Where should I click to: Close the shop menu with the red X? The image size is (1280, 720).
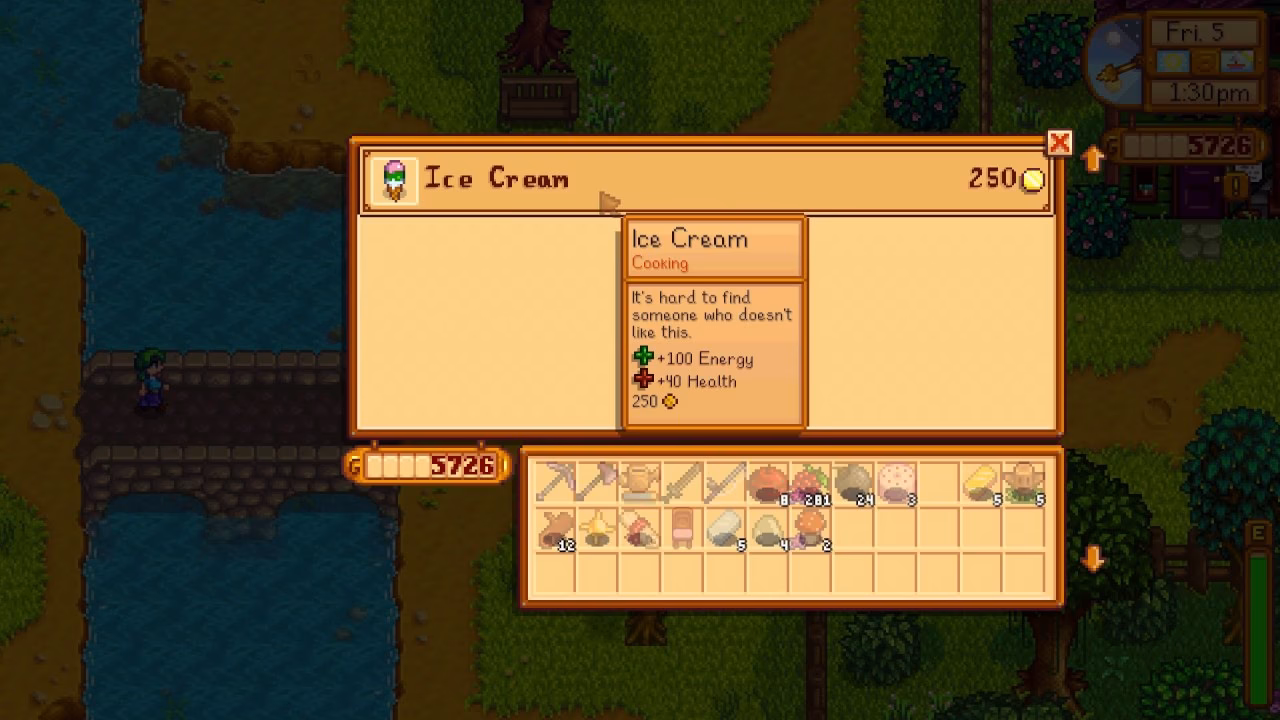click(1059, 143)
